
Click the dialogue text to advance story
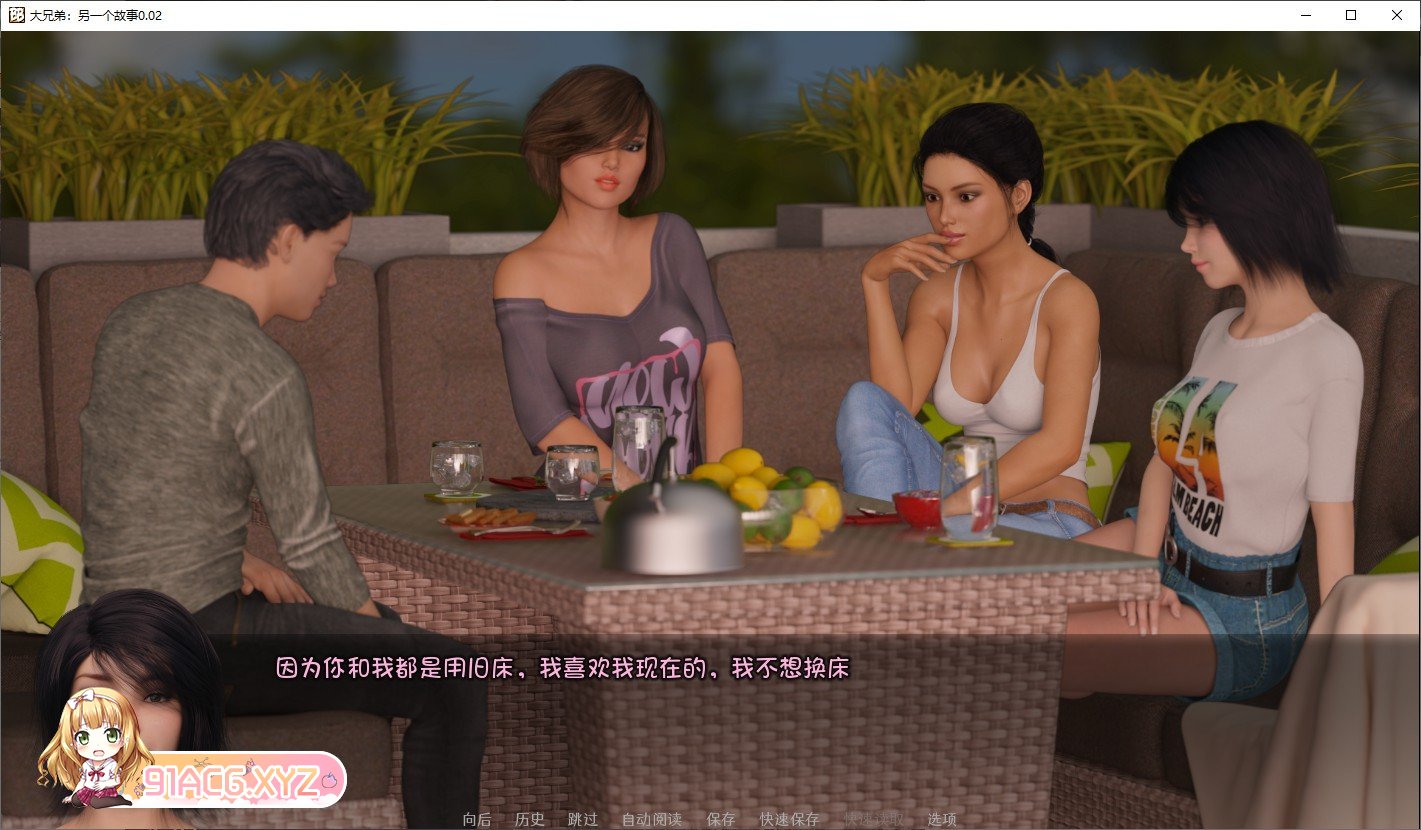[x=560, y=669]
